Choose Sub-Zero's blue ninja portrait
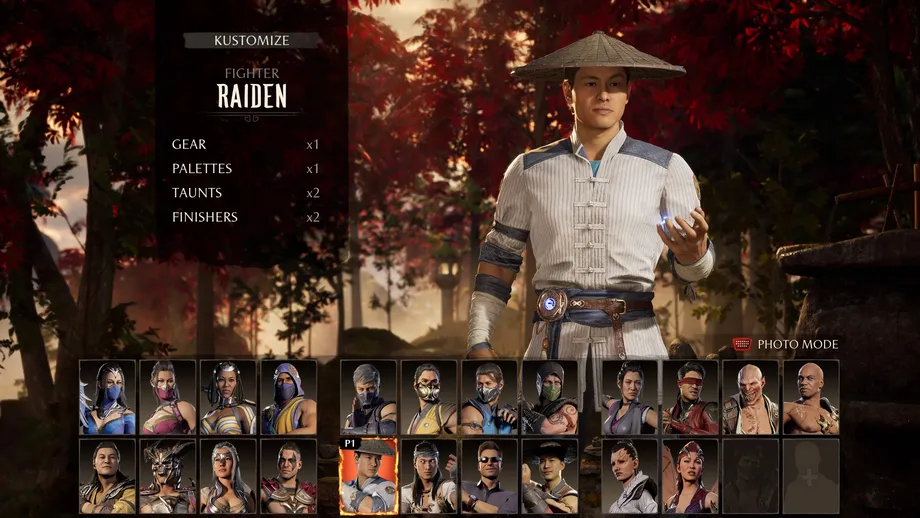 [489, 397]
